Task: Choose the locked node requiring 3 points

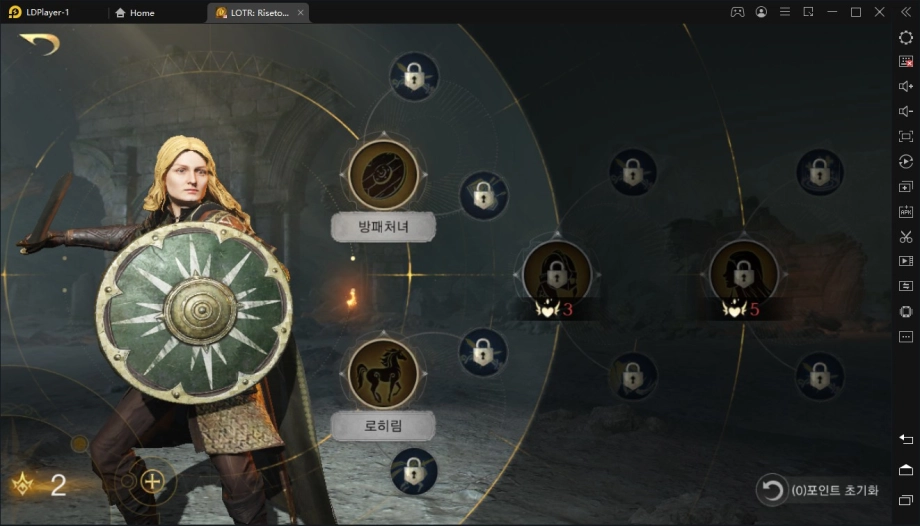Action: pos(557,273)
